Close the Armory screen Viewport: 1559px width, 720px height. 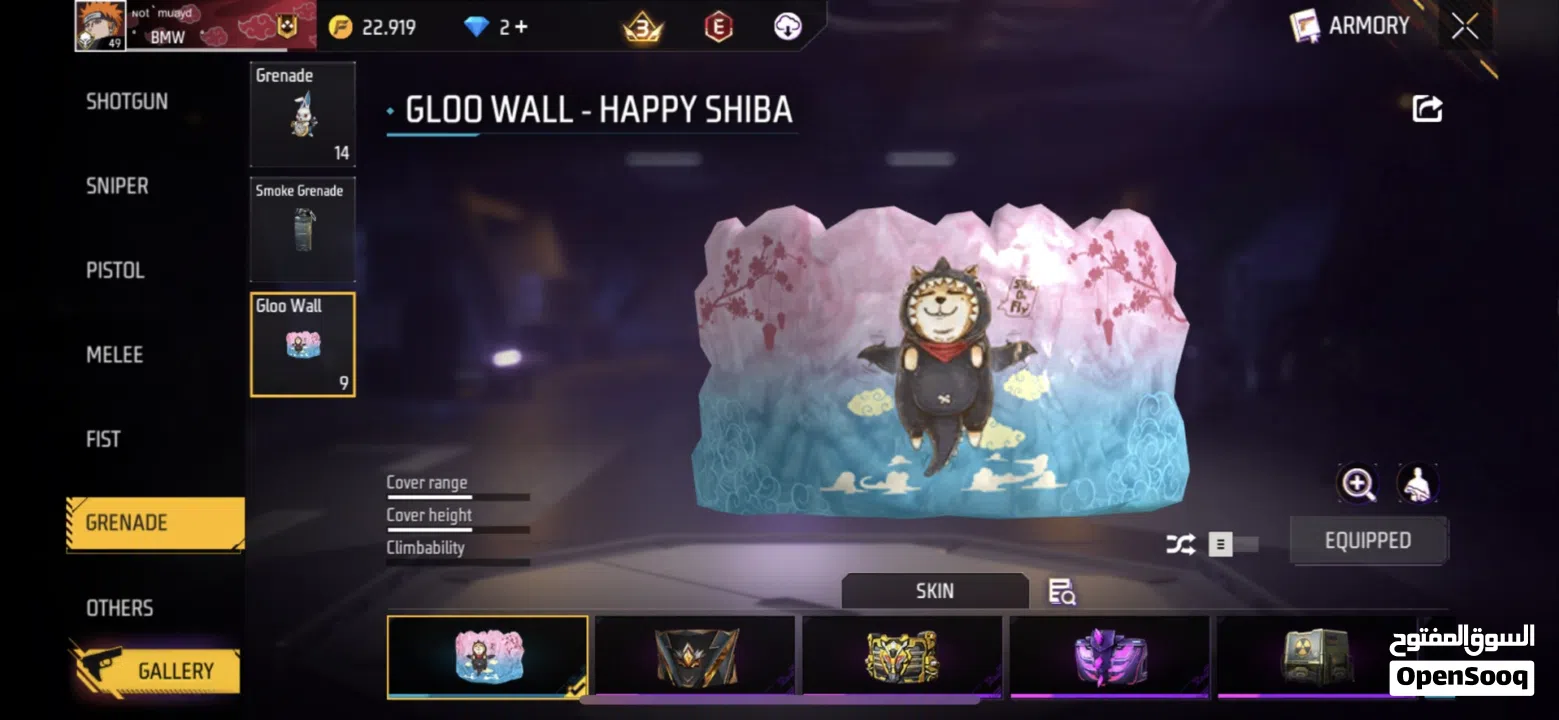coord(1465,27)
